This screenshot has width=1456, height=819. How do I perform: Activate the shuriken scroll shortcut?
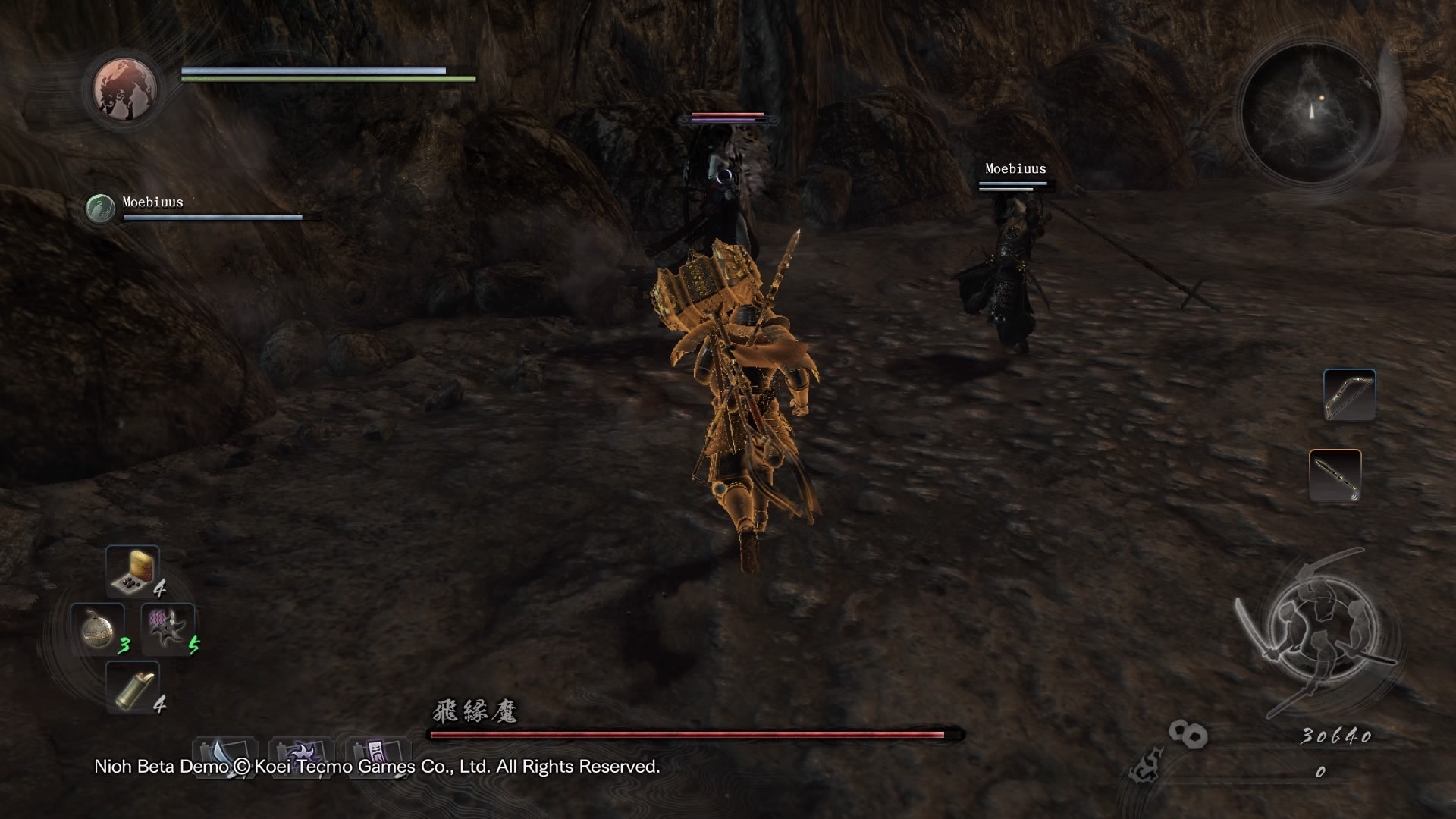(x=301, y=753)
